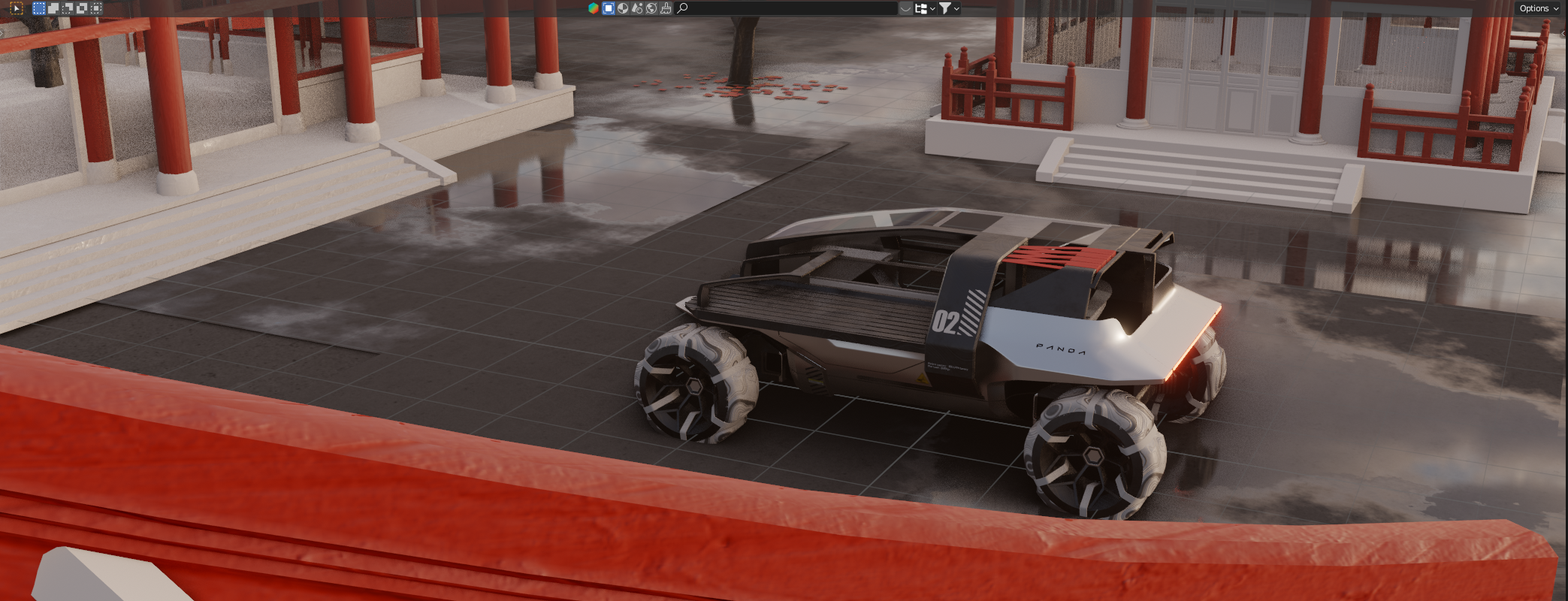Select the Tweak tool with dashed arrow icon
The image size is (1568, 601).
pyautogui.click(x=17, y=8)
